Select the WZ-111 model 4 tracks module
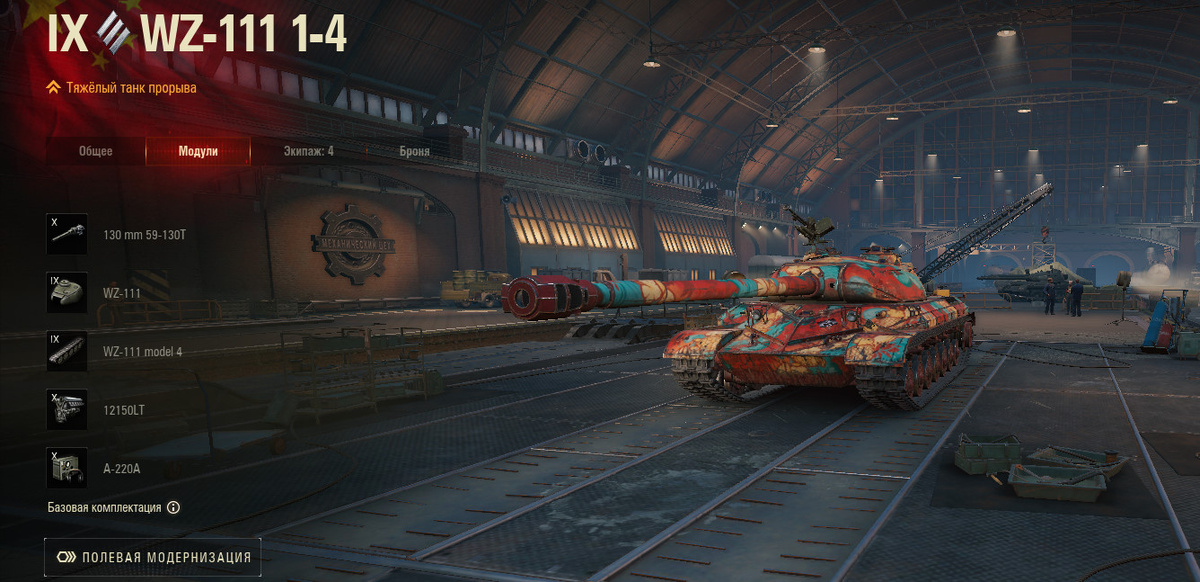 point(67,351)
